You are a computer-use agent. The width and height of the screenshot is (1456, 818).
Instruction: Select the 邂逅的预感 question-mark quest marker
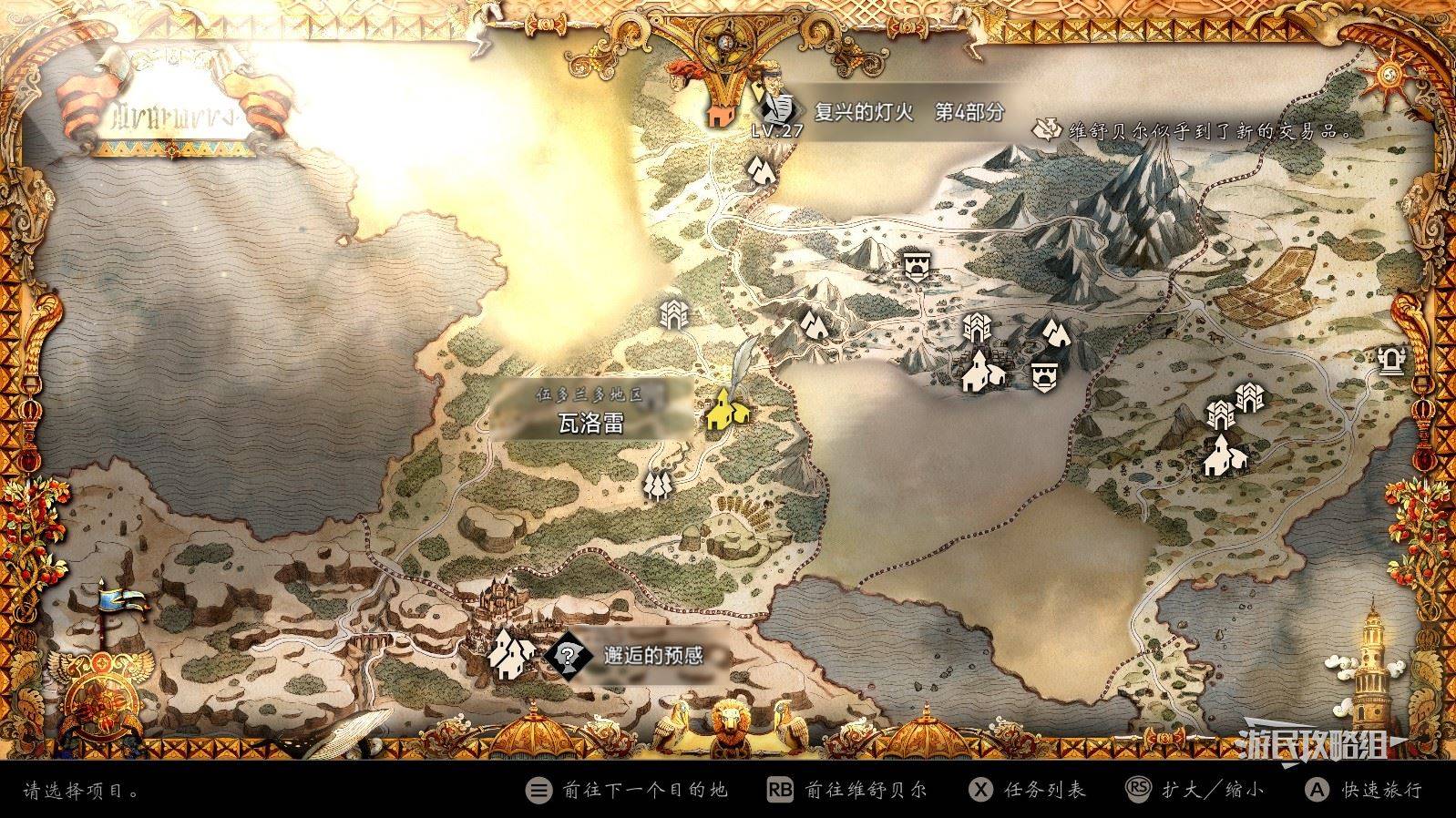click(569, 654)
